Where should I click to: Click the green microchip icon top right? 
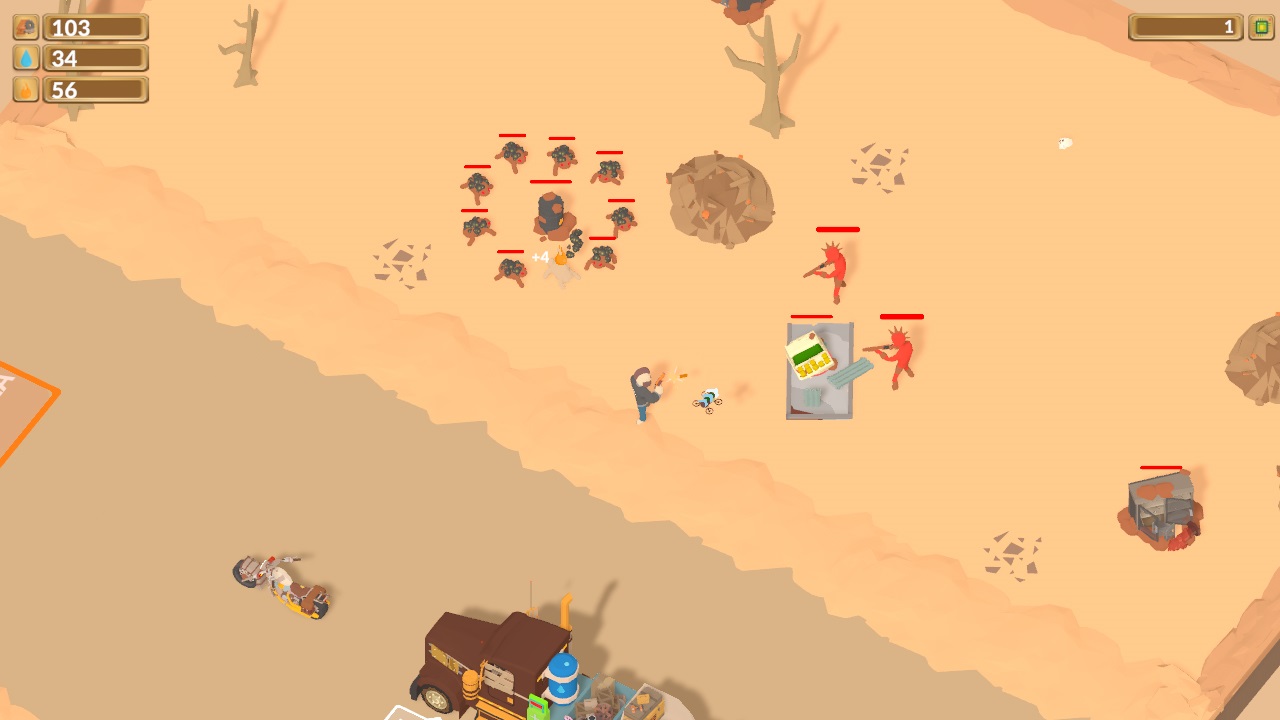click(x=1258, y=27)
